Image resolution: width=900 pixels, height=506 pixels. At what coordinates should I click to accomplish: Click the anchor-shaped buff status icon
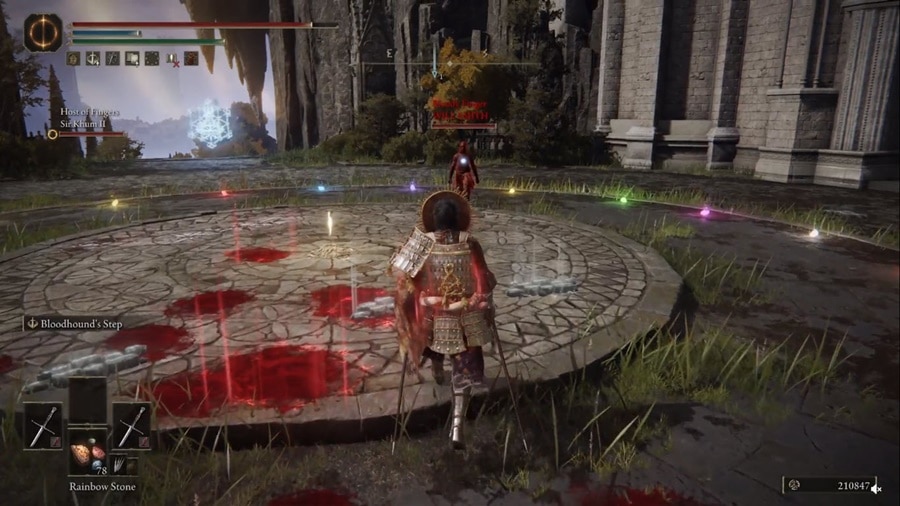(x=92, y=59)
